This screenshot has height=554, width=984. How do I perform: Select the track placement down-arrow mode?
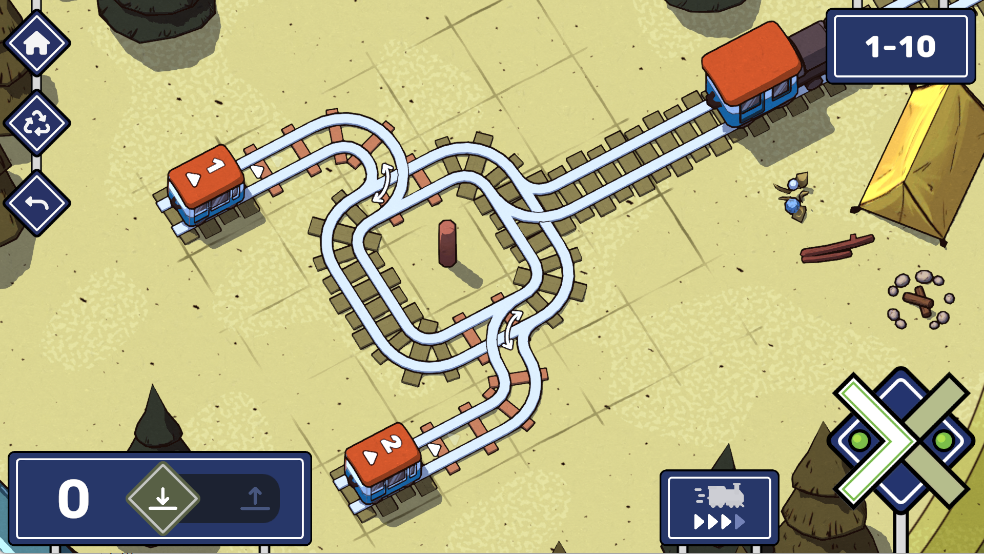(163, 498)
